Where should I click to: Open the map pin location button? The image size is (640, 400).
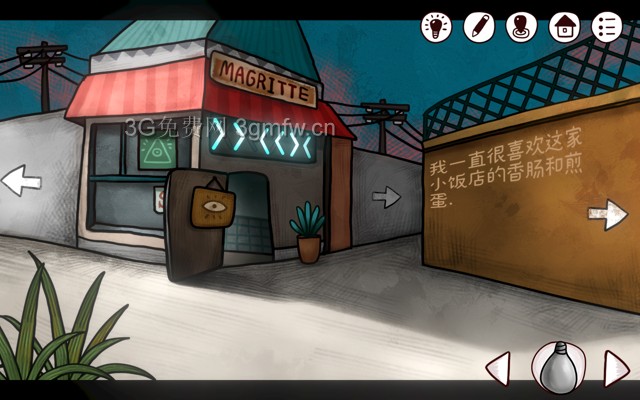click(522, 26)
